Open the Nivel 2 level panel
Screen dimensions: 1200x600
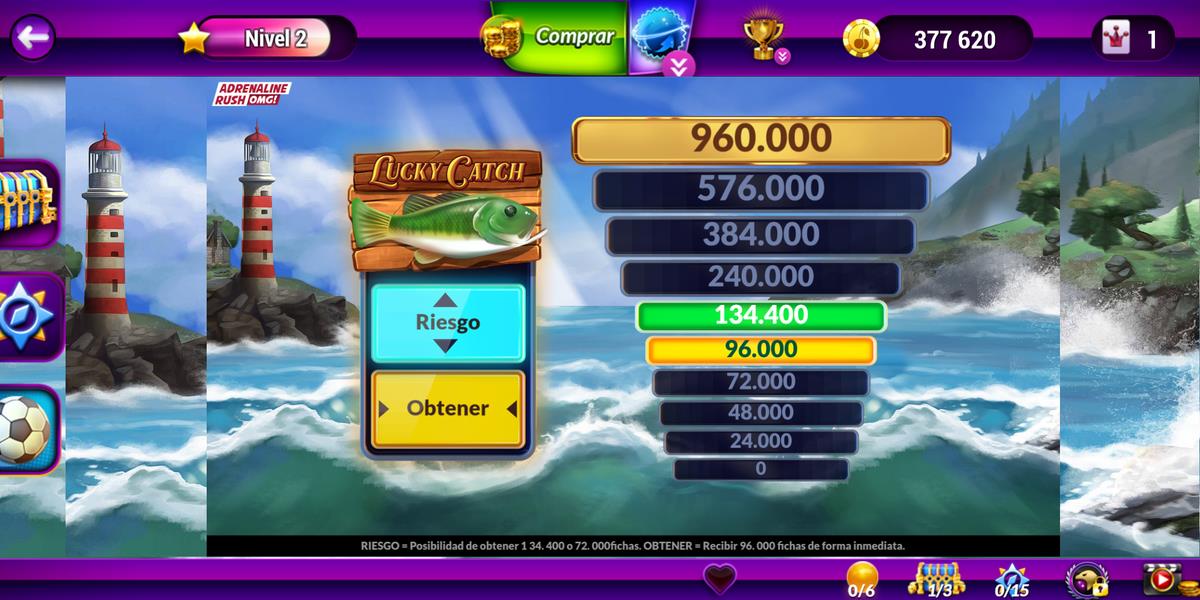tap(274, 39)
